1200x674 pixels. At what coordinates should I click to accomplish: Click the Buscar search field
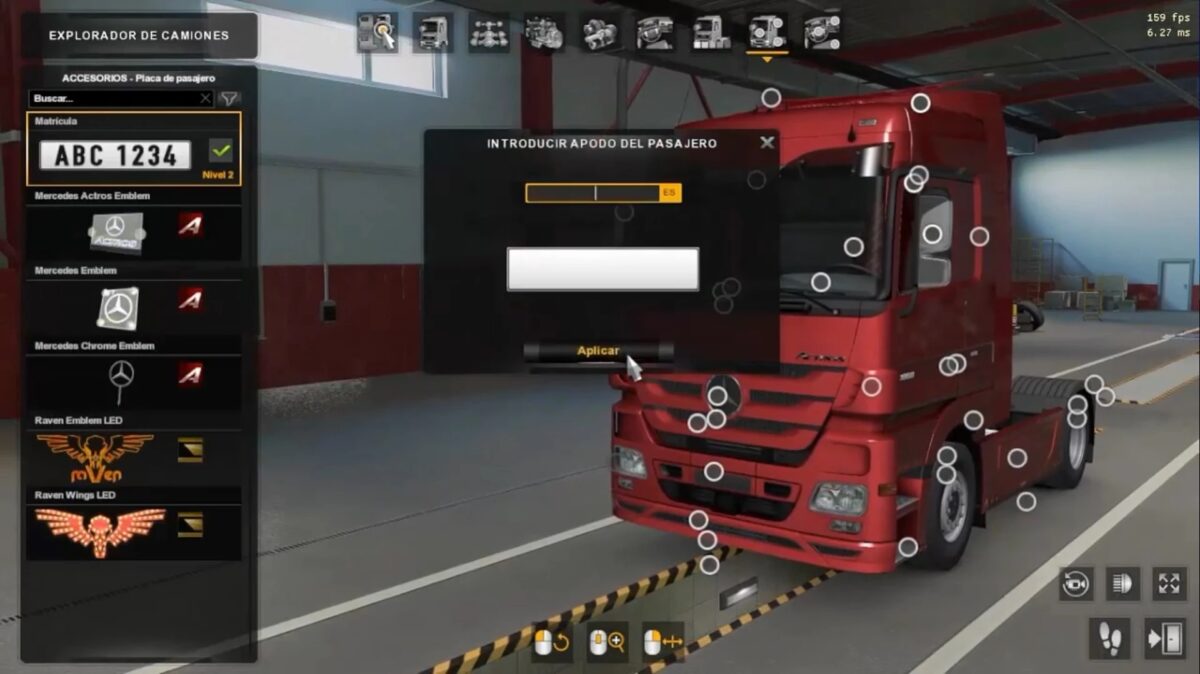click(x=118, y=99)
